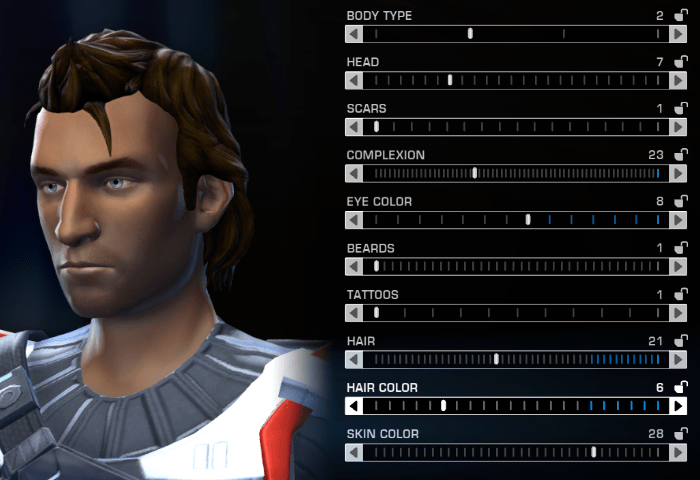The width and height of the screenshot is (700, 480).
Task: Click the Beards right arrow
Action: coord(679,266)
